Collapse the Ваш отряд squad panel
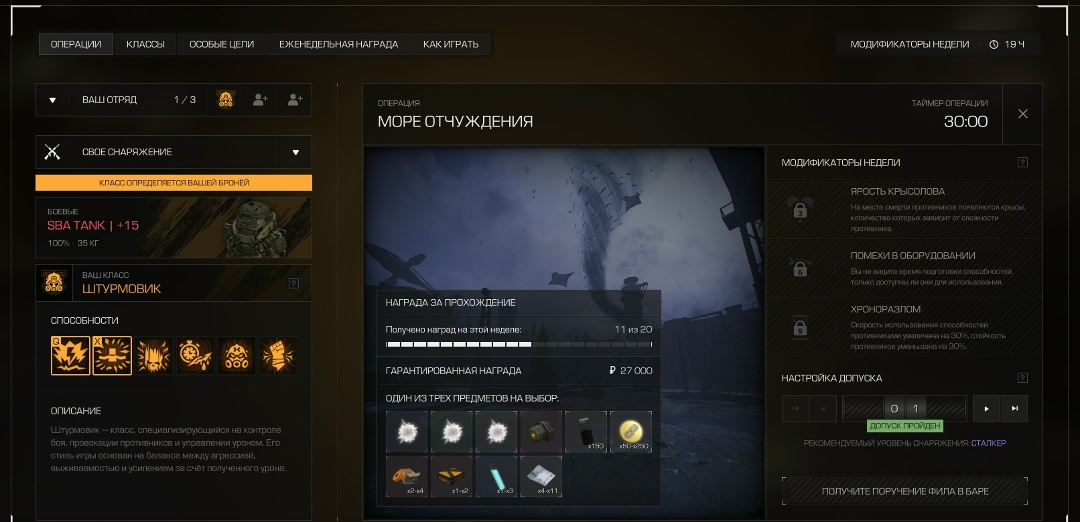The width and height of the screenshot is (1080, 522). (53, 100)
